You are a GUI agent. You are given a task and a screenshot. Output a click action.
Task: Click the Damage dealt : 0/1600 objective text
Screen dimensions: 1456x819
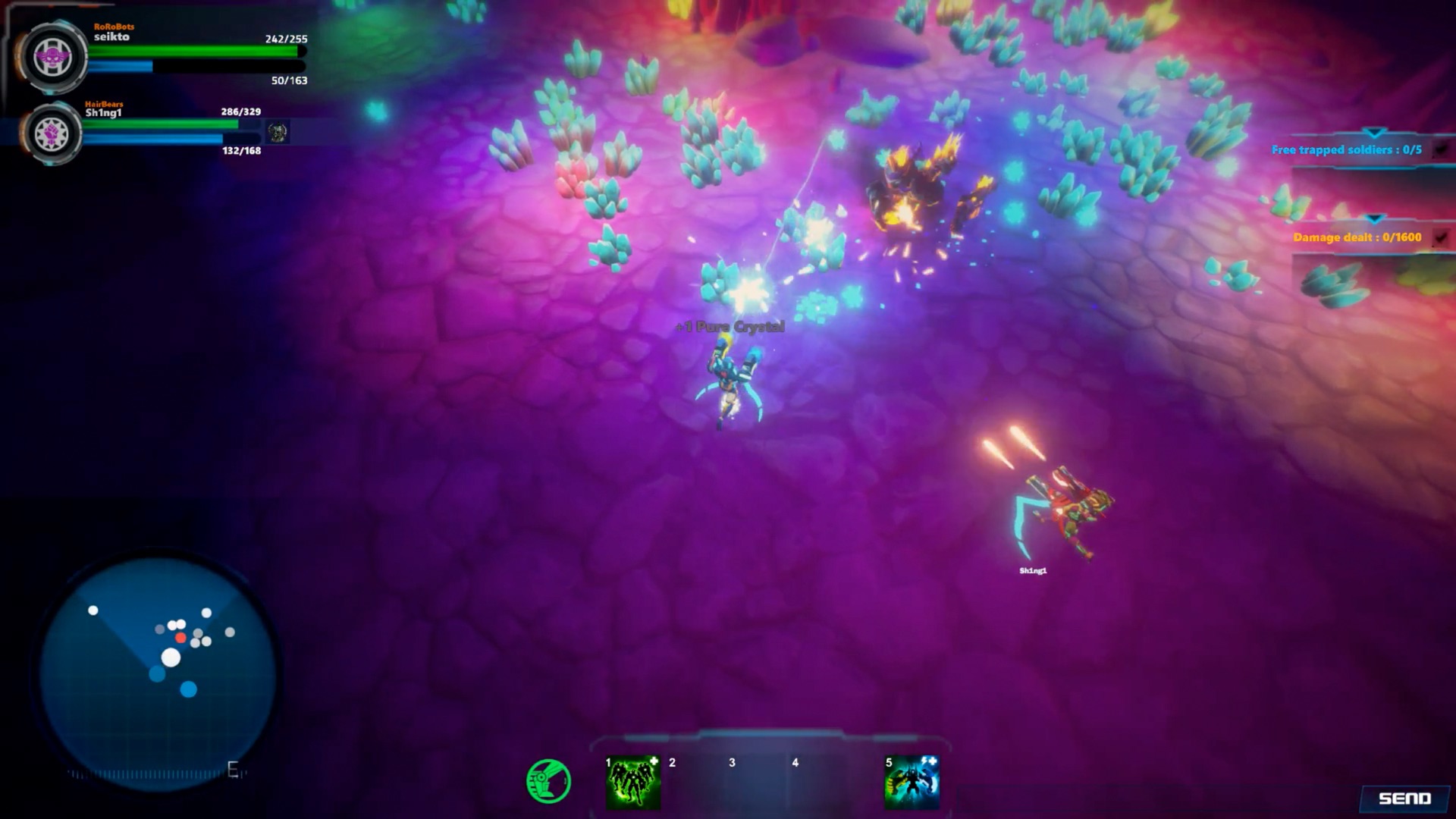(1357, 237)
